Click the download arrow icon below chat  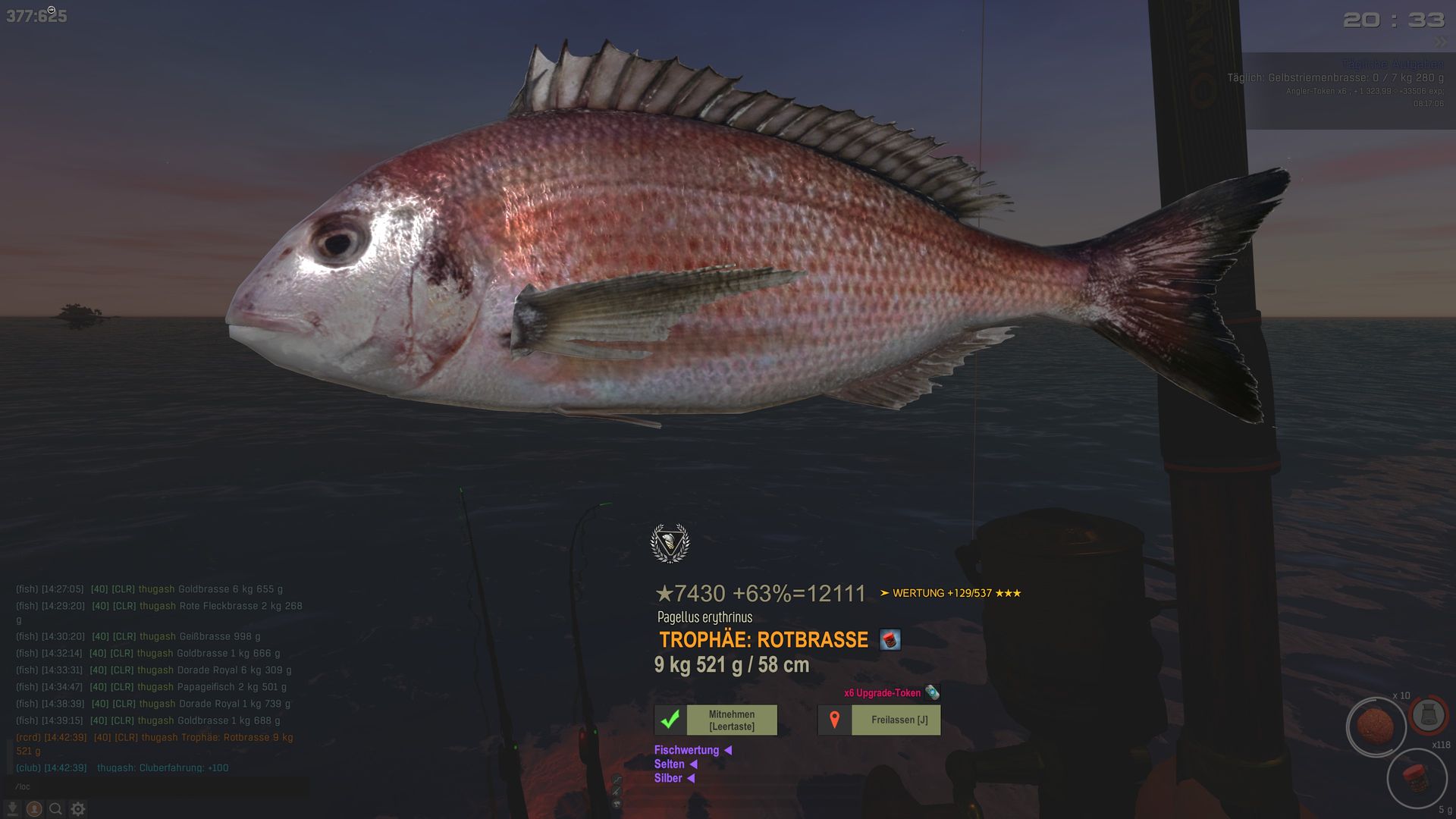pos(12,809)
